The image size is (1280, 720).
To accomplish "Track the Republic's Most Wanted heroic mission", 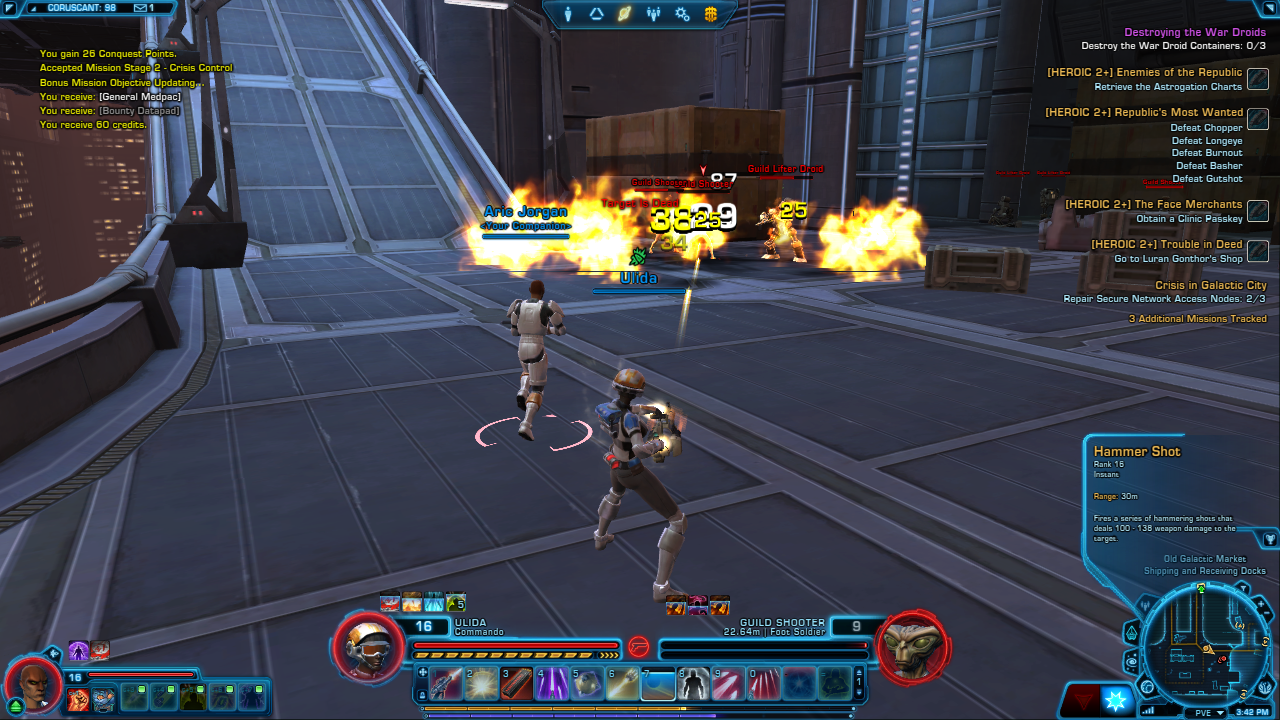I will [x=1258, y=119].
